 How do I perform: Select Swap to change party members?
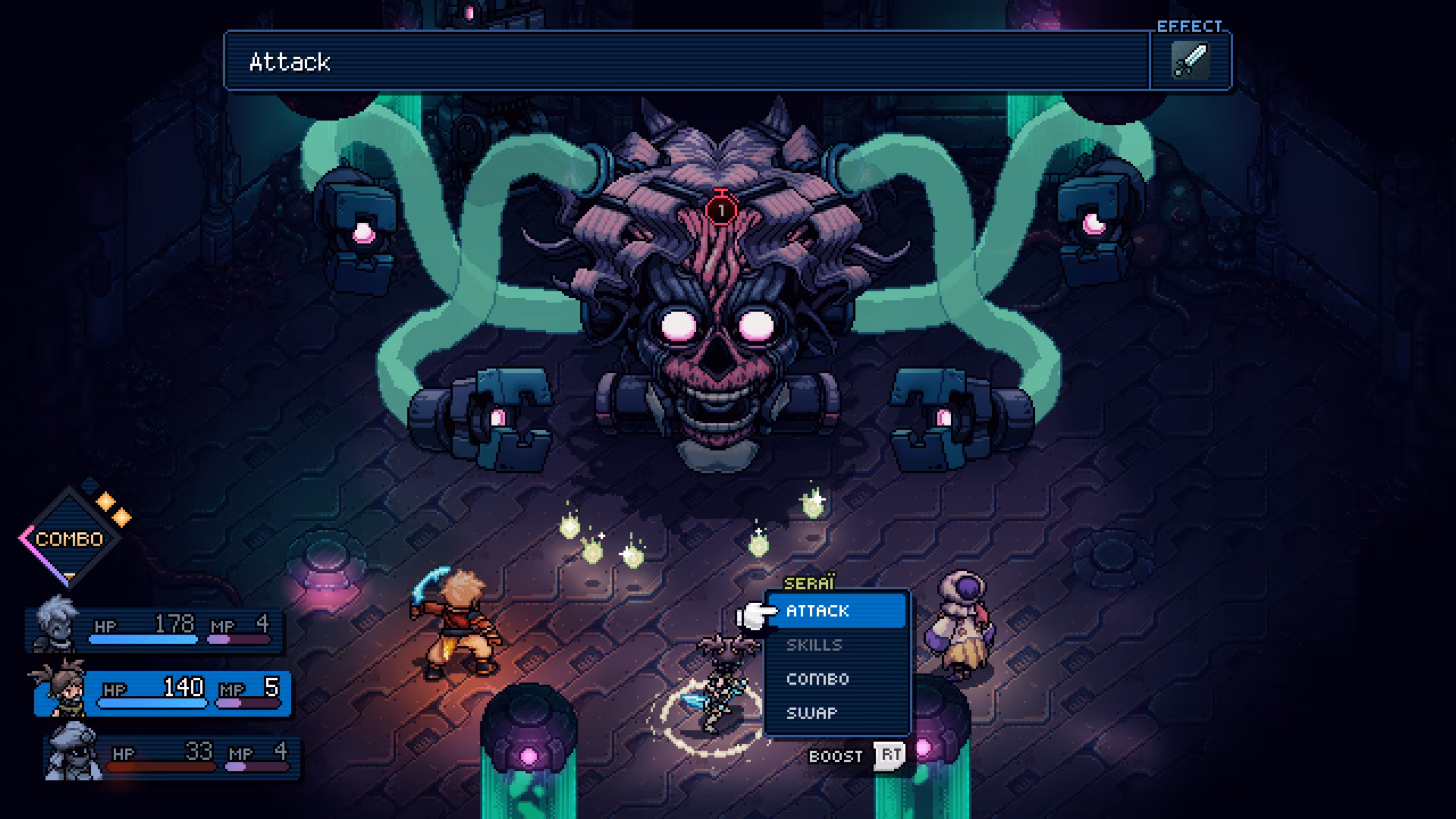tap(813, 713)
